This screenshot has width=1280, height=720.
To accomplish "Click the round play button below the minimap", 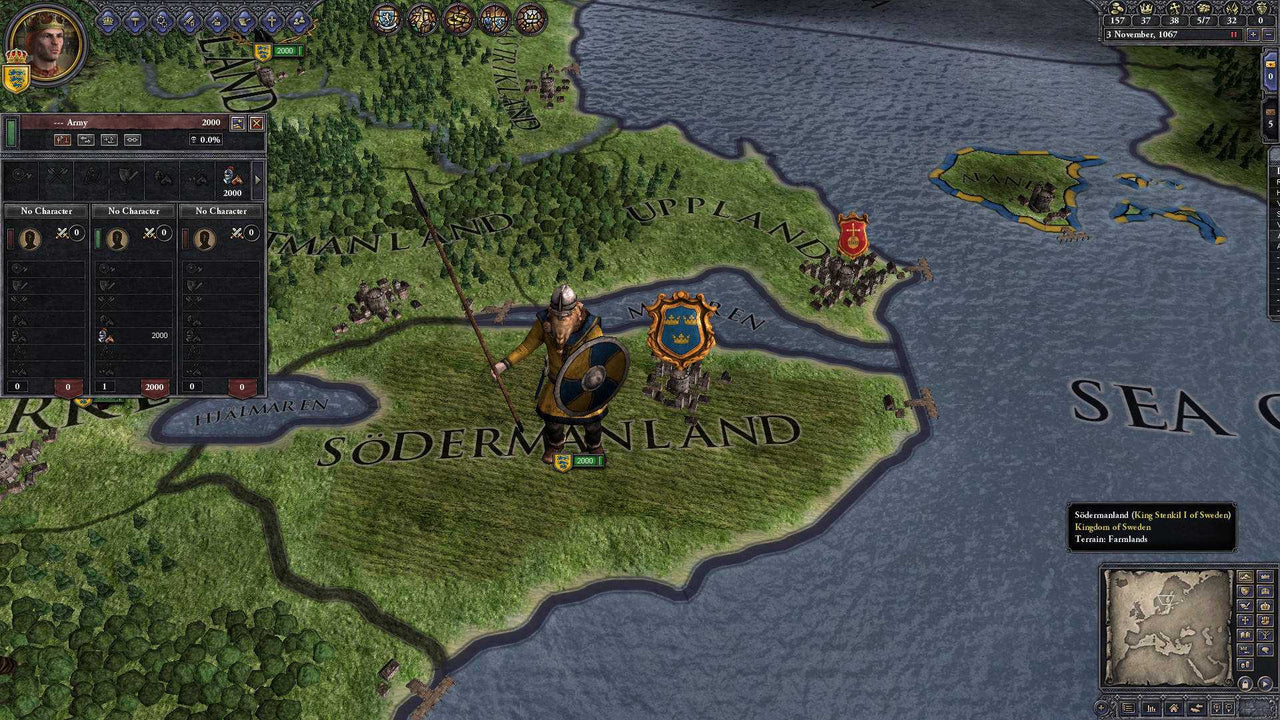I will [1263, 683].
